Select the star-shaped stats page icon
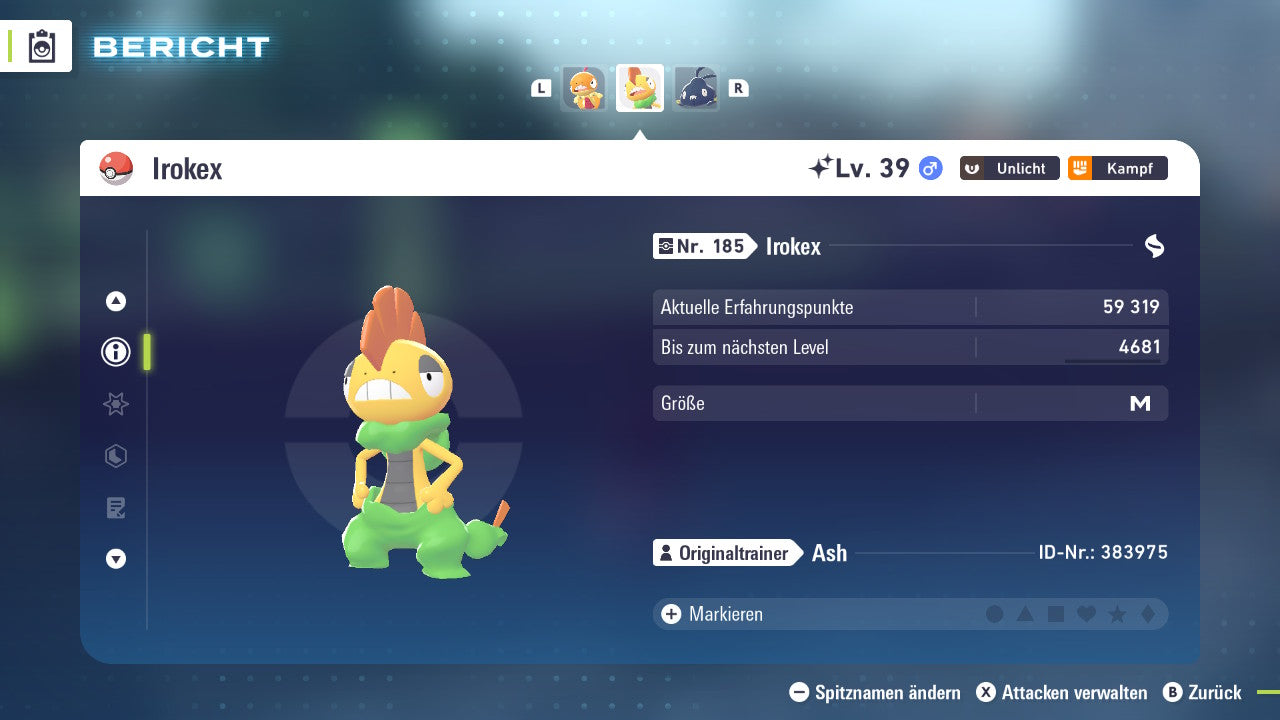Viewport: 1280px width, 720px height. tap(115, 404)
